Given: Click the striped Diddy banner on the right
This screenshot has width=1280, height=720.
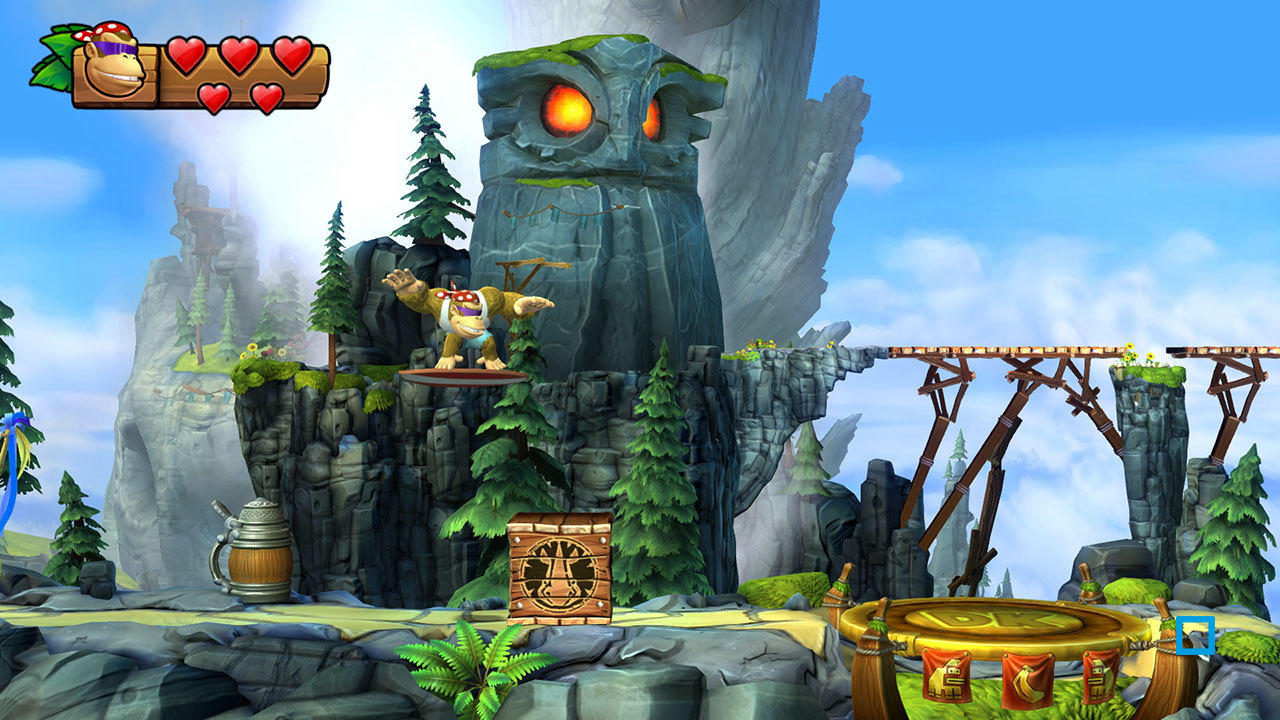Looking at the screenshot, I should [x=1098, y=677].
